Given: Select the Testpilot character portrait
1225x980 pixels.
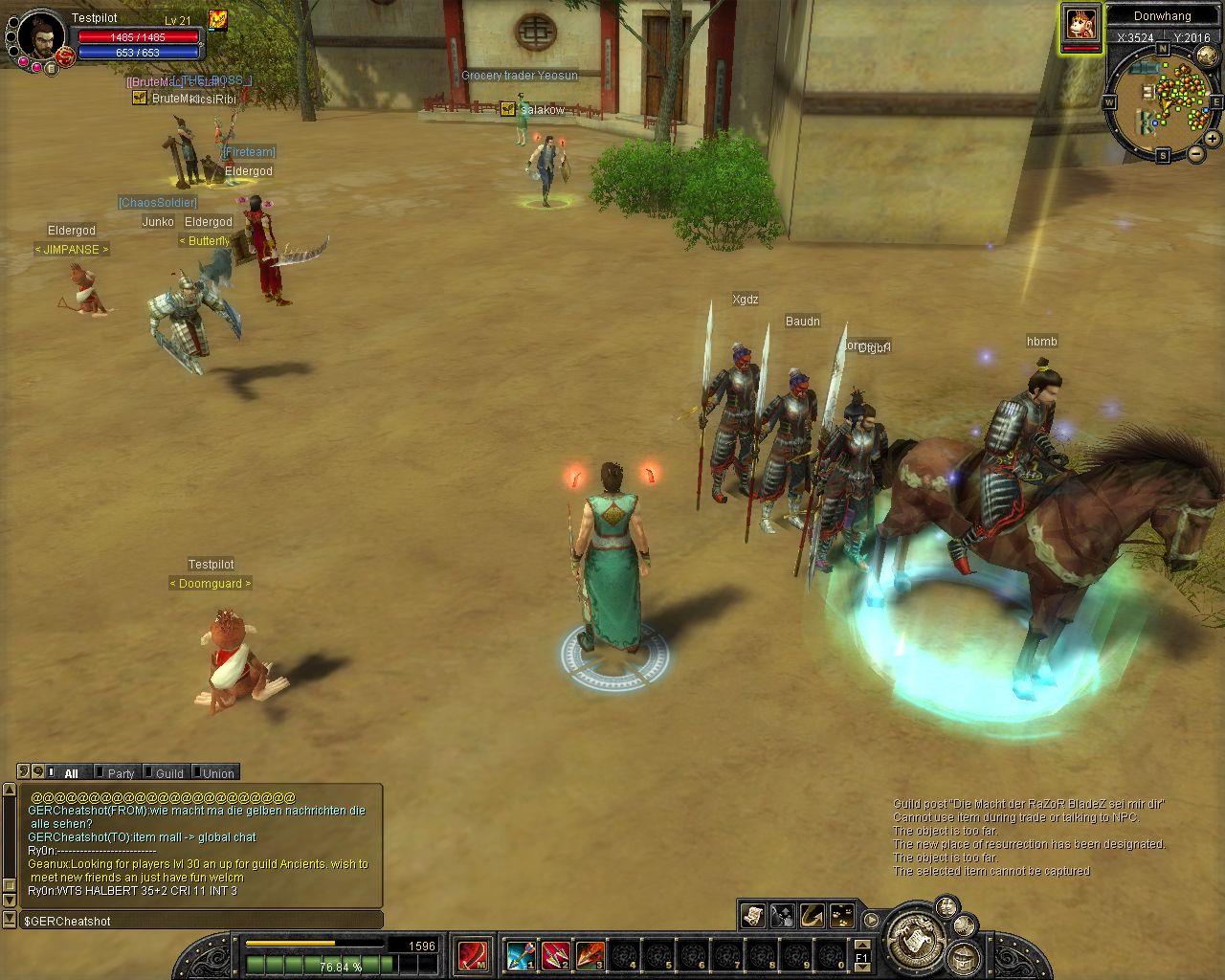Looking at the screenshot, I should [40, 38].
